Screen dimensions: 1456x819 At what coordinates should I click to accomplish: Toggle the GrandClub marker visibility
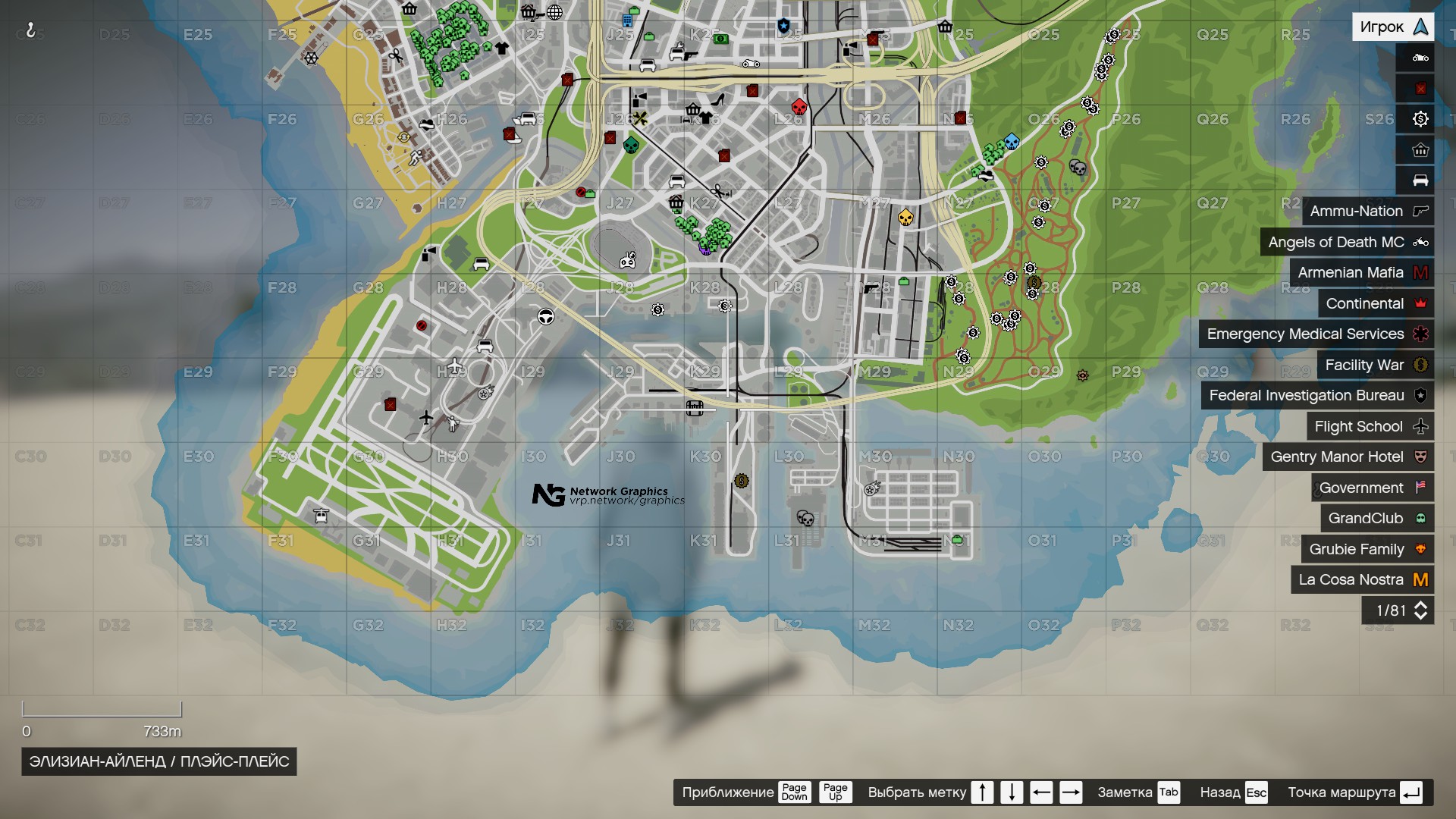pyautogui.click(x=1367, y=518)
